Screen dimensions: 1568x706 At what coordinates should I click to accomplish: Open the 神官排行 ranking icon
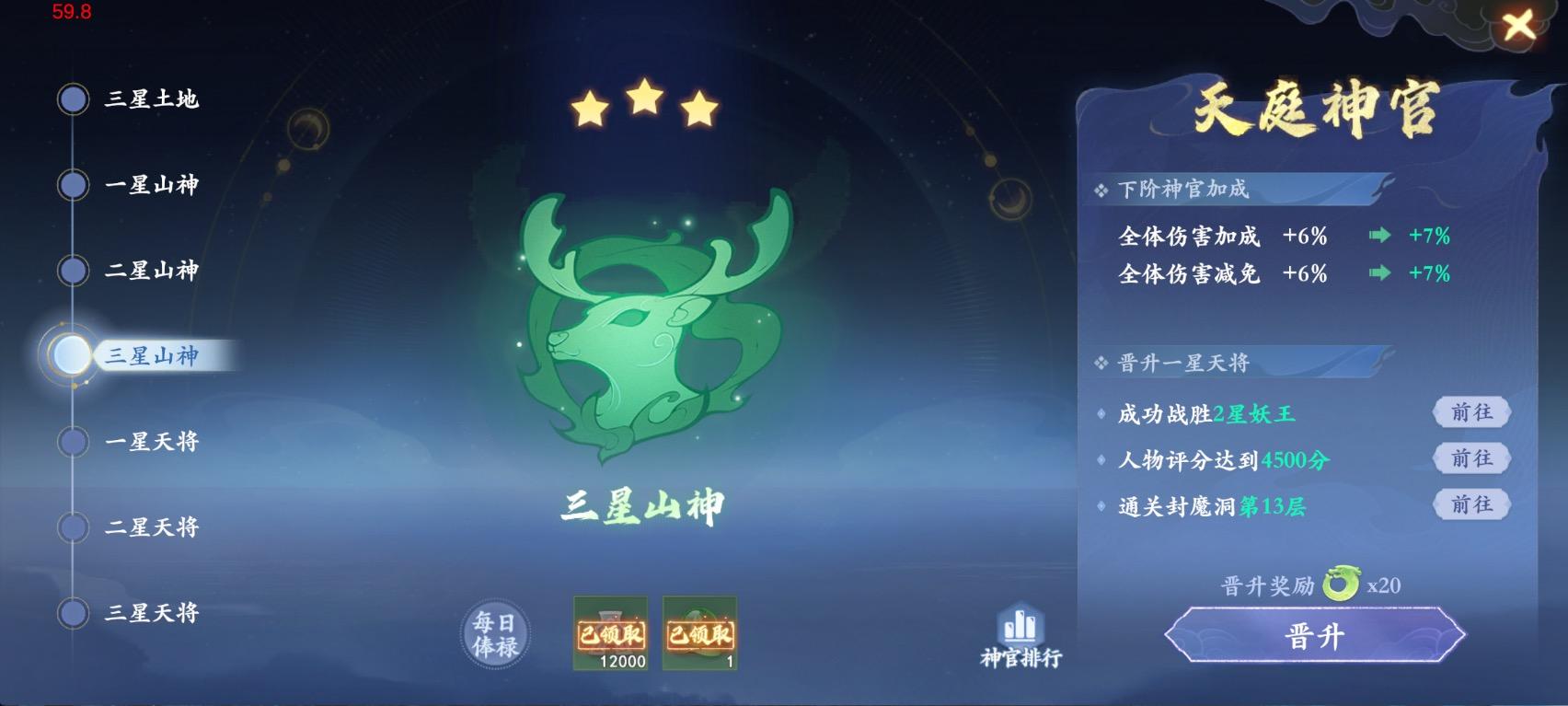point(1021,635)
